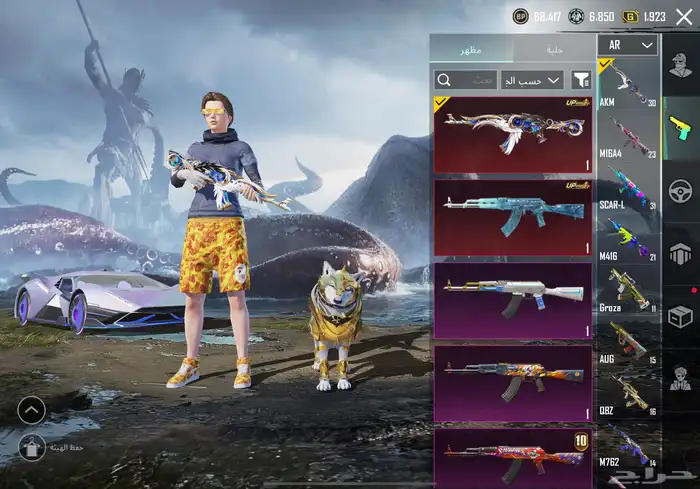Close the inventory screen with the X
The image size is (700, 489).
[x=684, y=17]
